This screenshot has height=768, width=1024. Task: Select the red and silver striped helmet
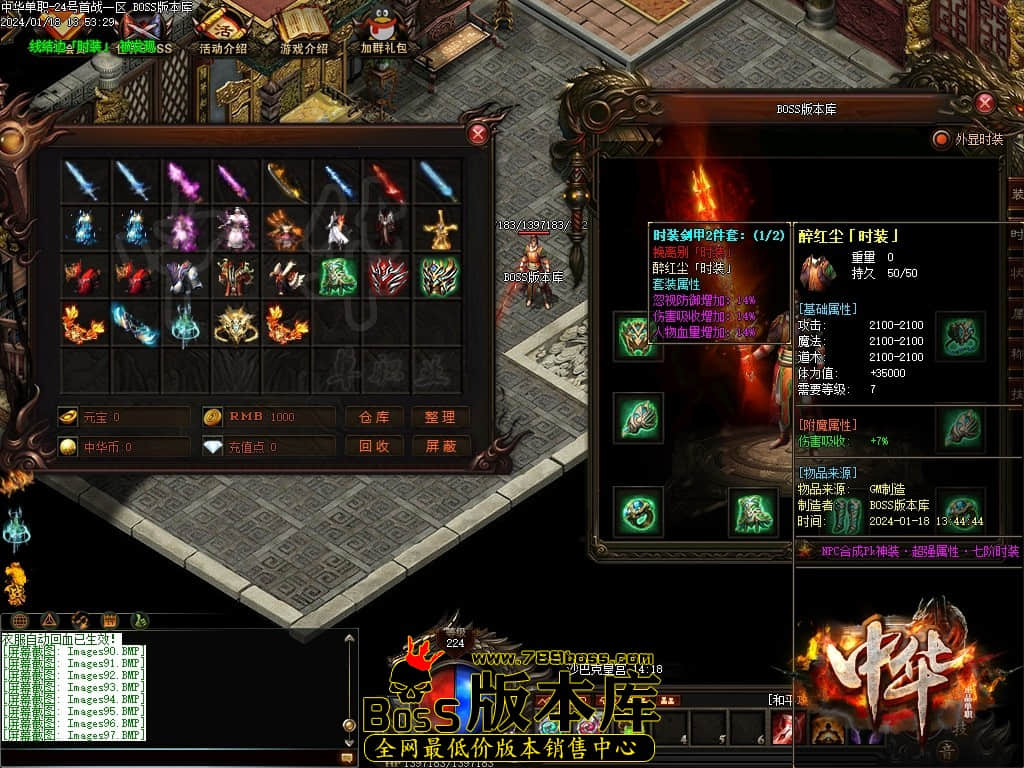[x=388, y=277]
